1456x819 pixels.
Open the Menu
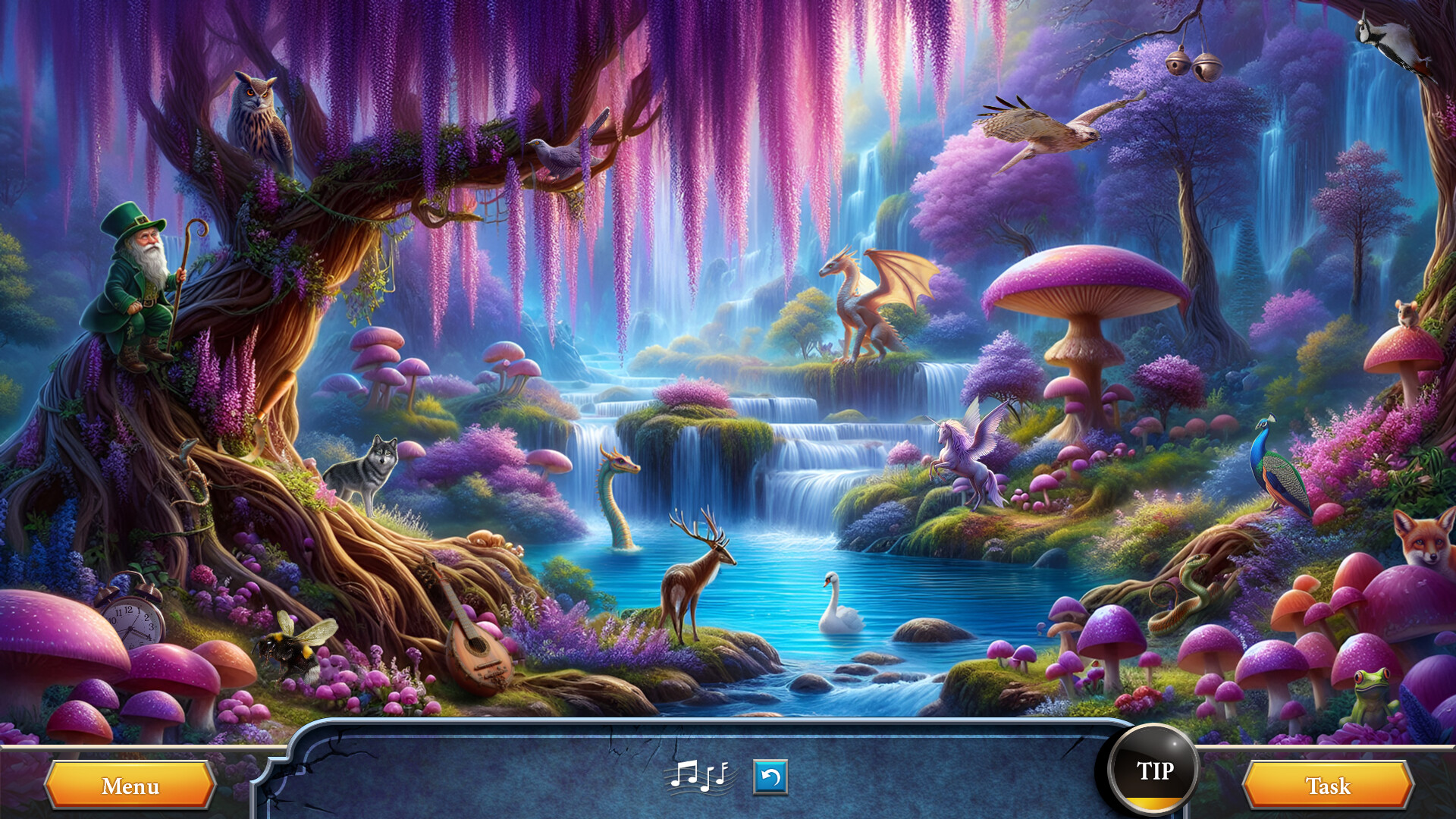pos(129,787)
